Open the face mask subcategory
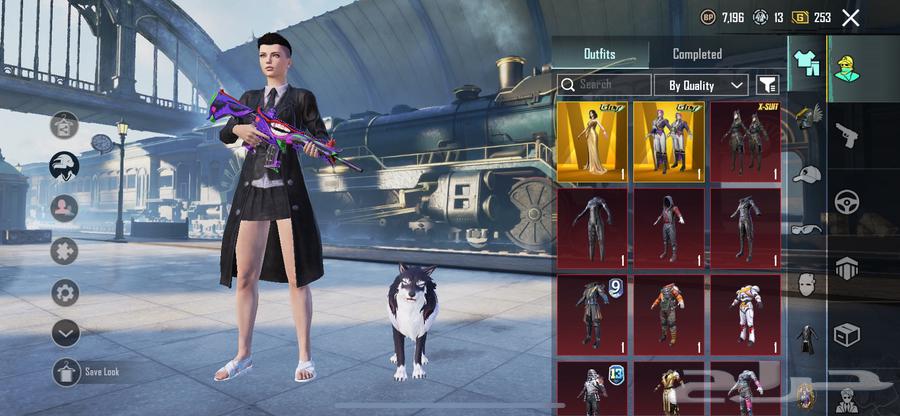Screen dimensions: 900x416 coord(806,283)
